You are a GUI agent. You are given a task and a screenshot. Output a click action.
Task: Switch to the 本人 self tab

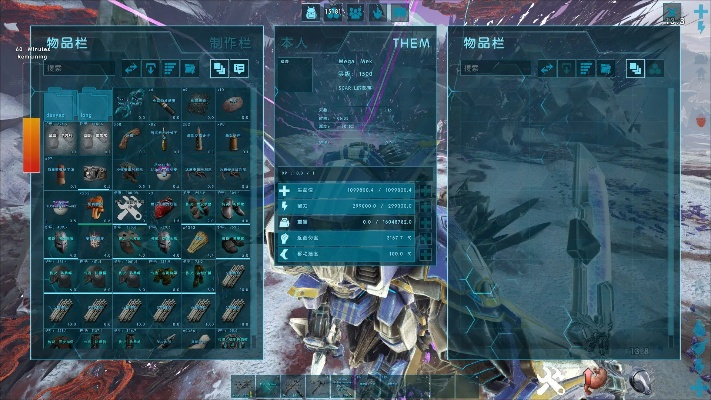[x=295, y=43]
